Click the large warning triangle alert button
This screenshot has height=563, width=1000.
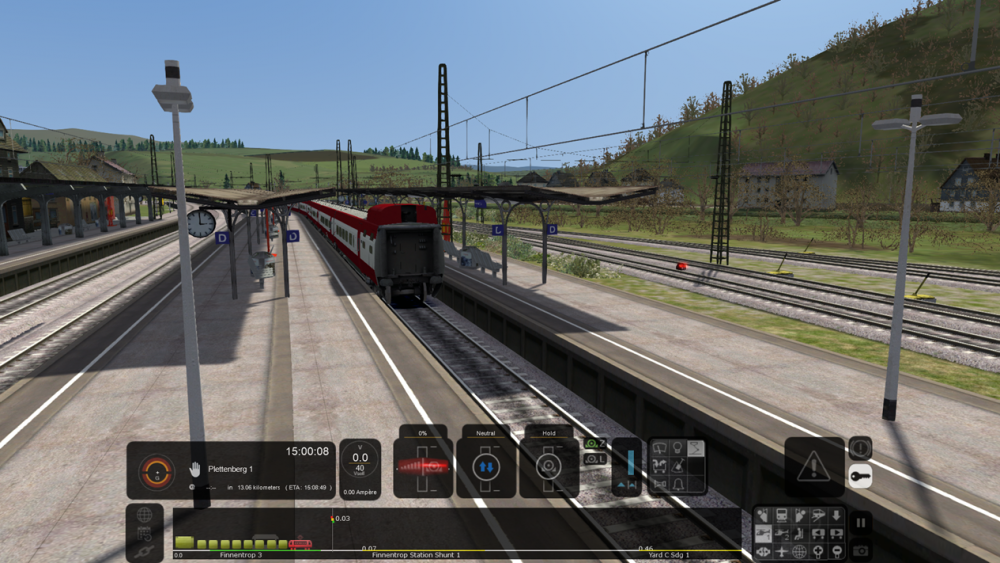pyautogui.click(x=814, y=466)
